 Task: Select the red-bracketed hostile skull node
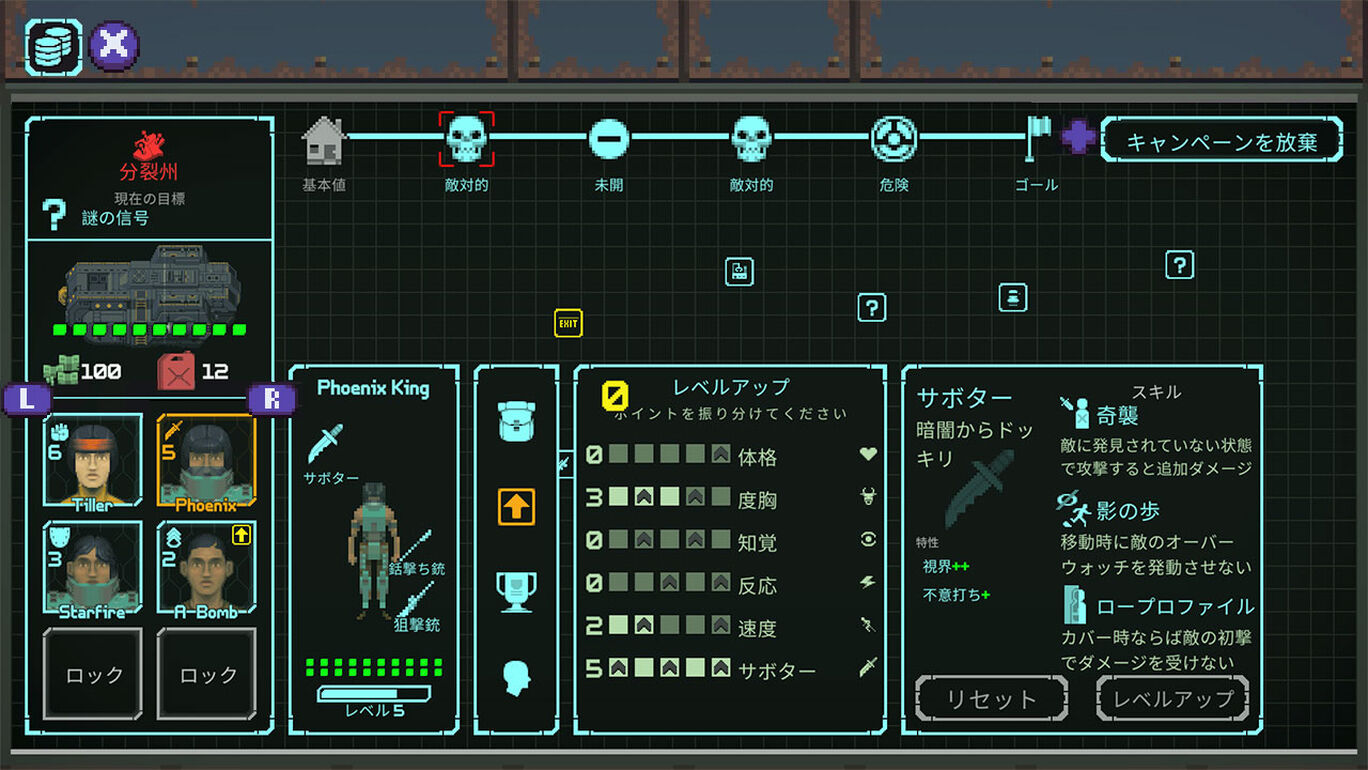click(x=466, y=139)
